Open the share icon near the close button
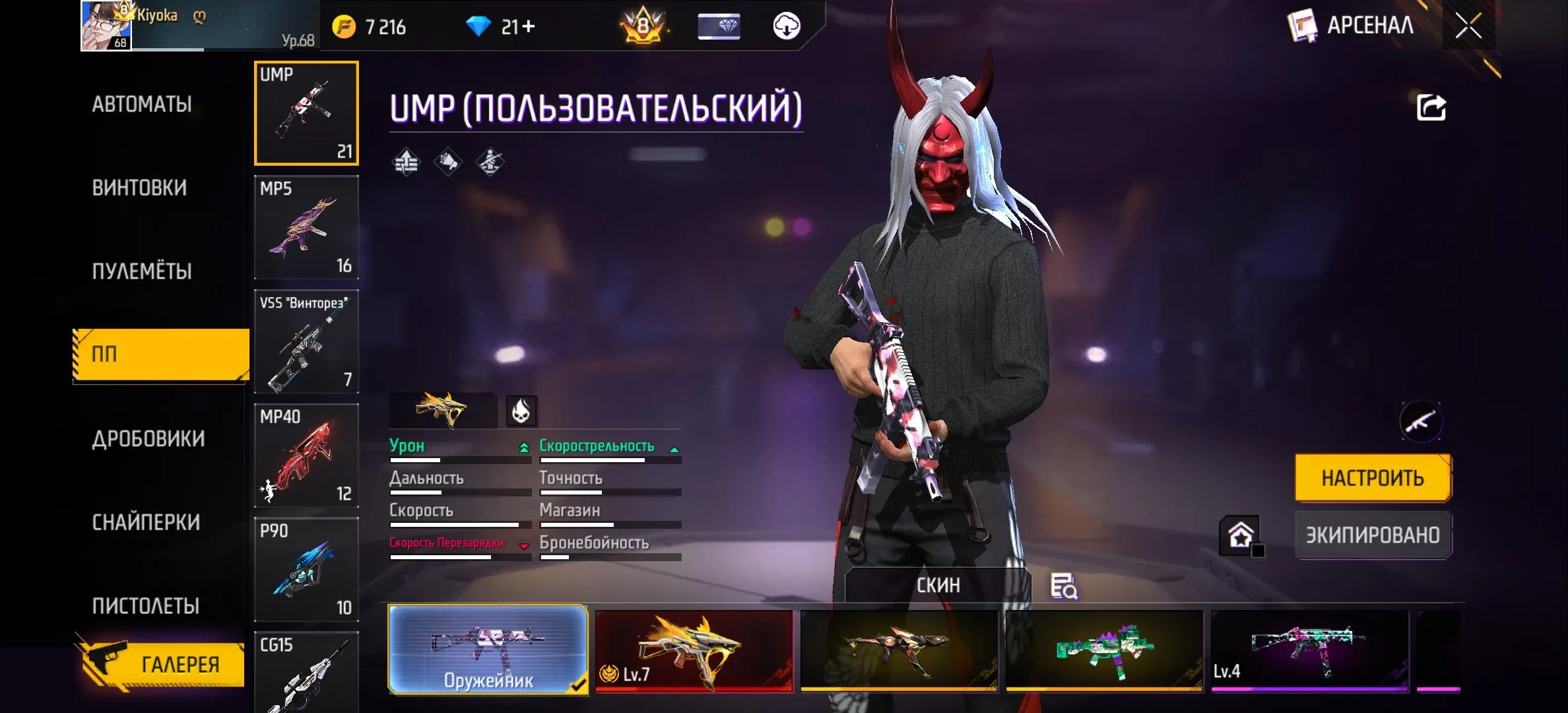 point(1430,106)
